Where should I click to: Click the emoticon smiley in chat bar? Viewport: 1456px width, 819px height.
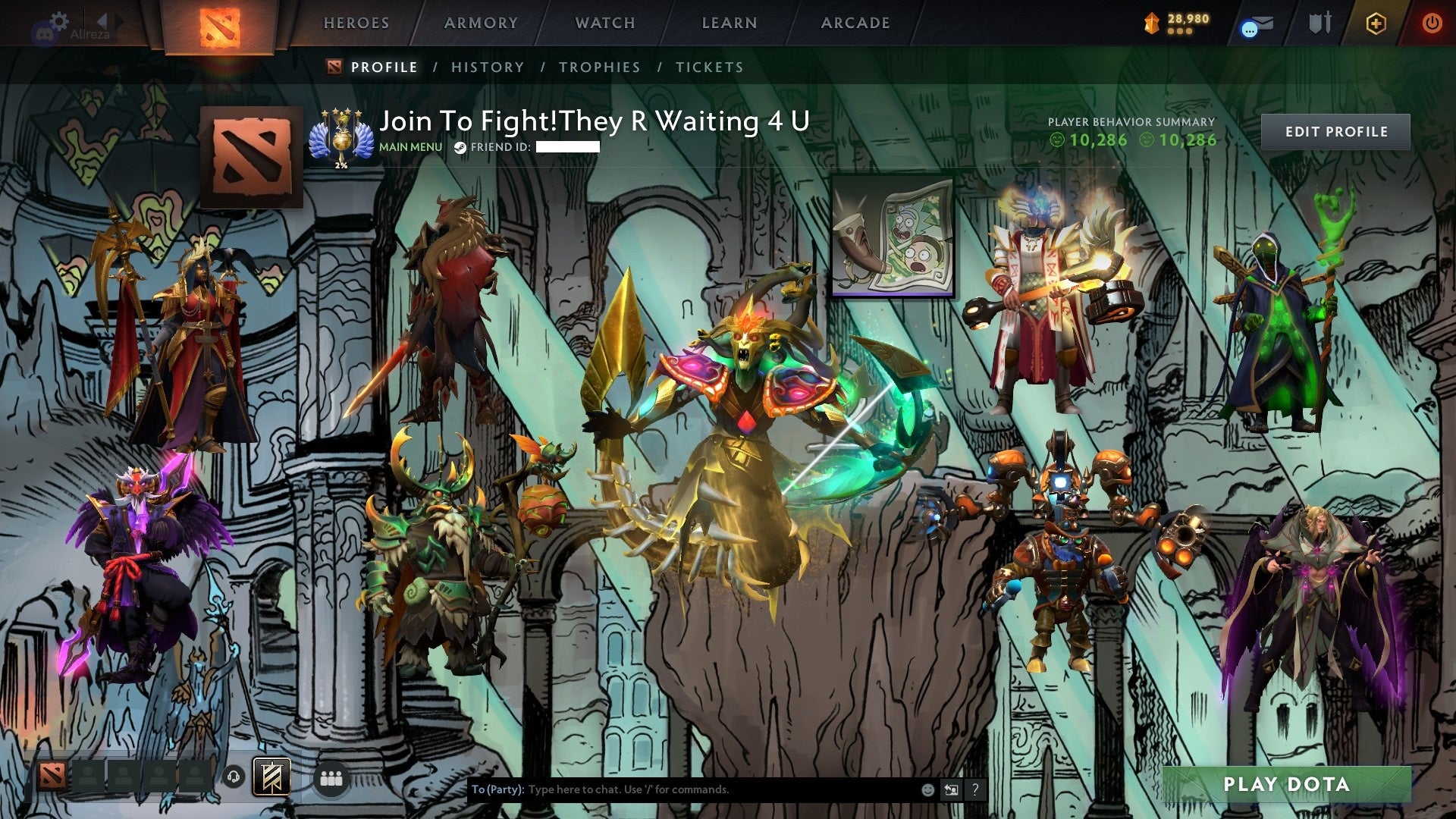tap(927, 789)
